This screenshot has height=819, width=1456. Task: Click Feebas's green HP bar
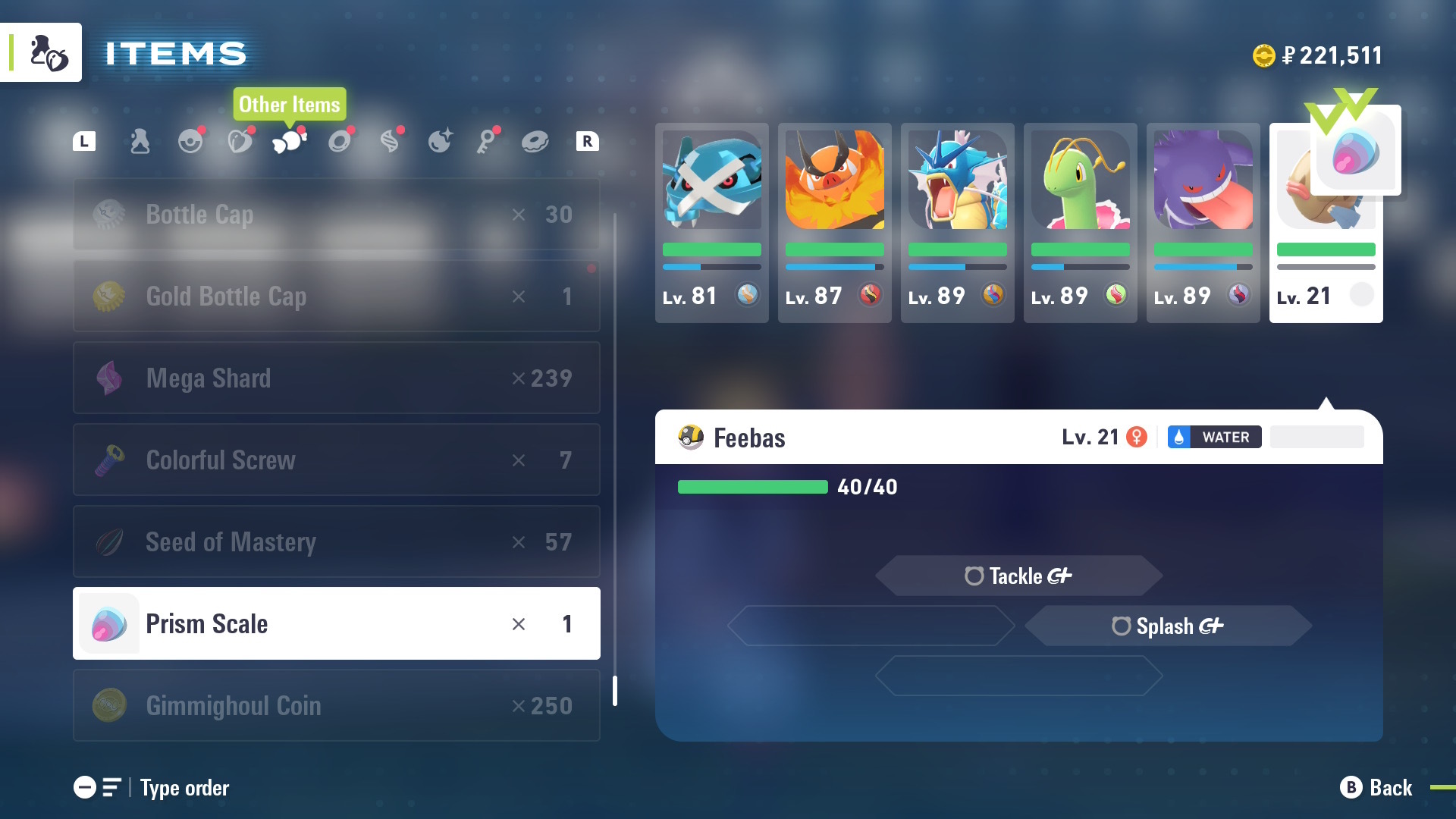click(x=753, y=488)
